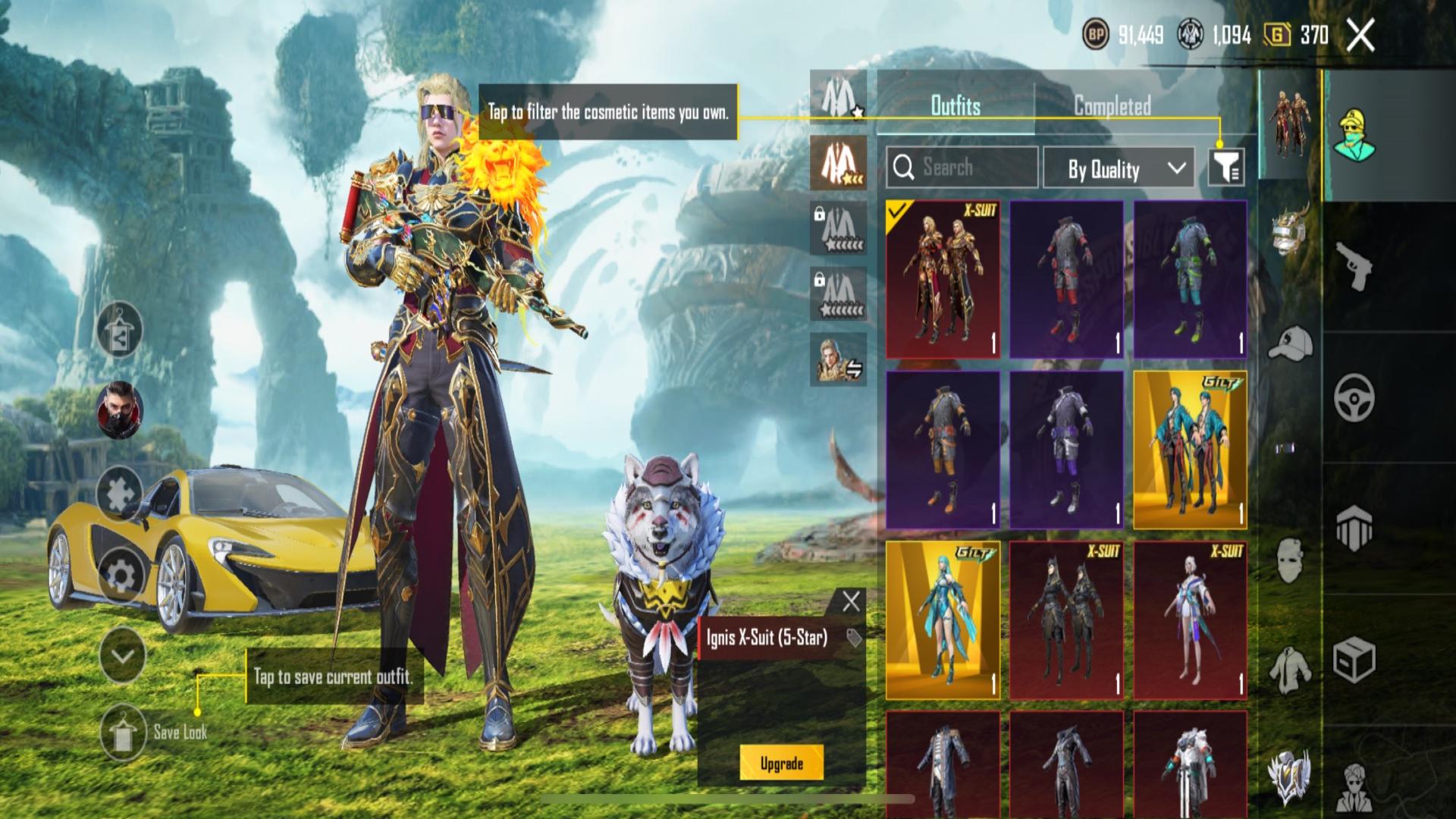Exit the inventory with the top X
The width and height of the screenshot is (1456, 819).
[1360, 35]
